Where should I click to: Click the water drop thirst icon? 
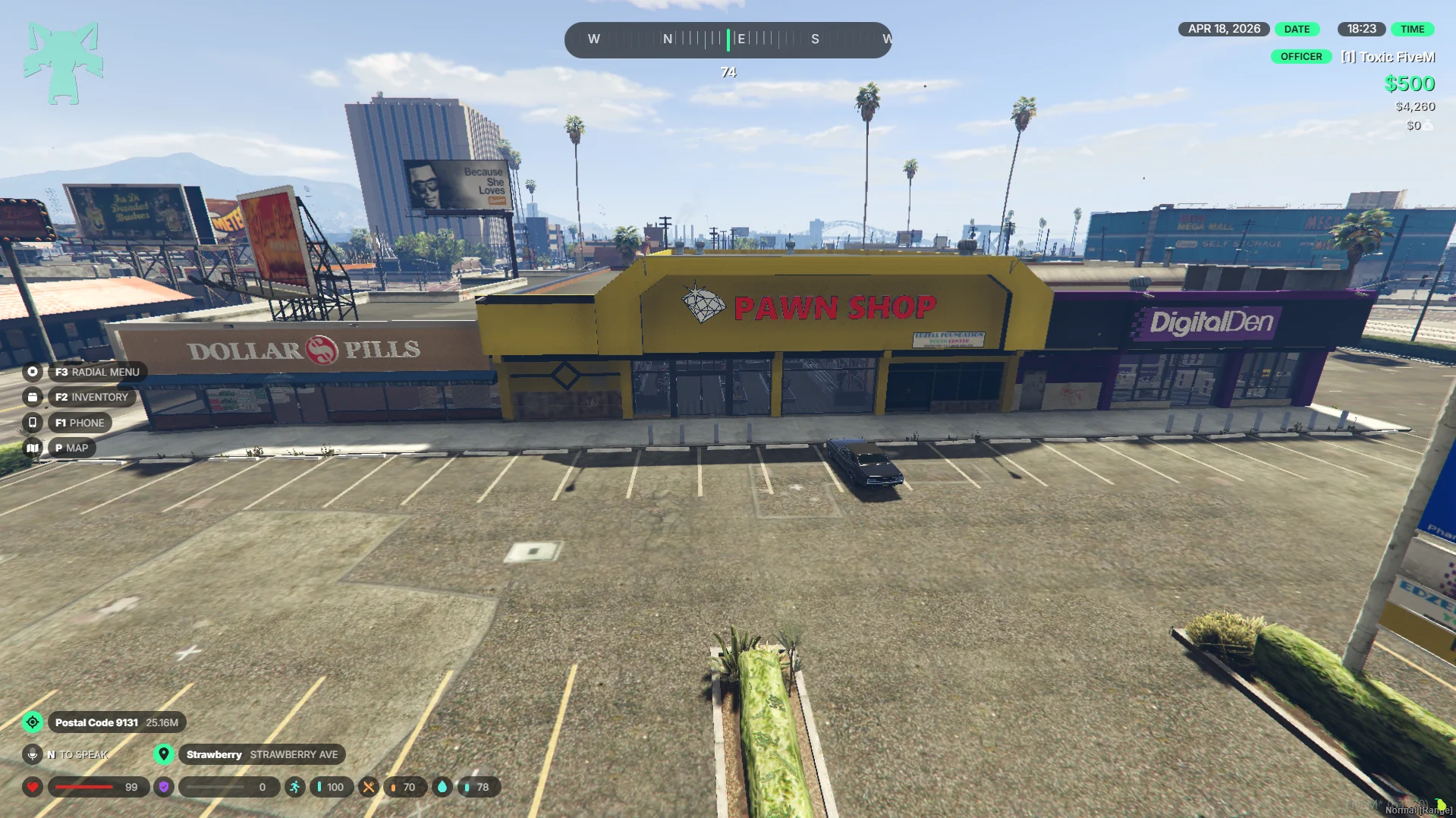pyautogui.click(x=442, y=787)
